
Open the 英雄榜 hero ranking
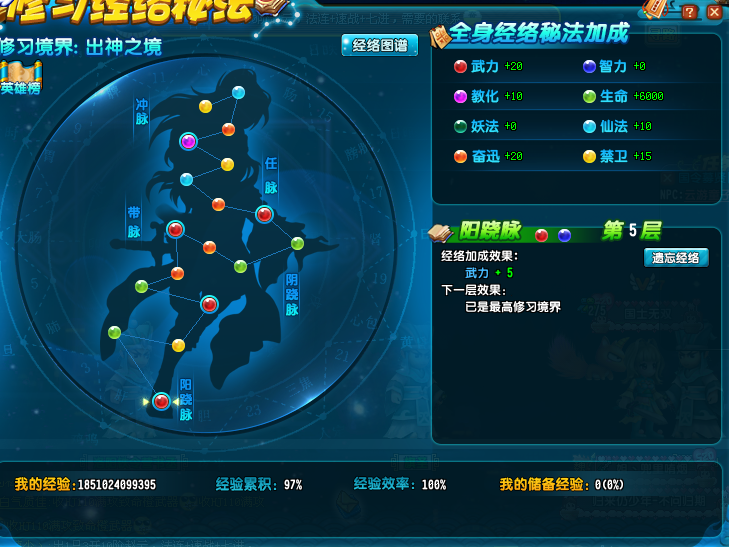coord(20,78)
